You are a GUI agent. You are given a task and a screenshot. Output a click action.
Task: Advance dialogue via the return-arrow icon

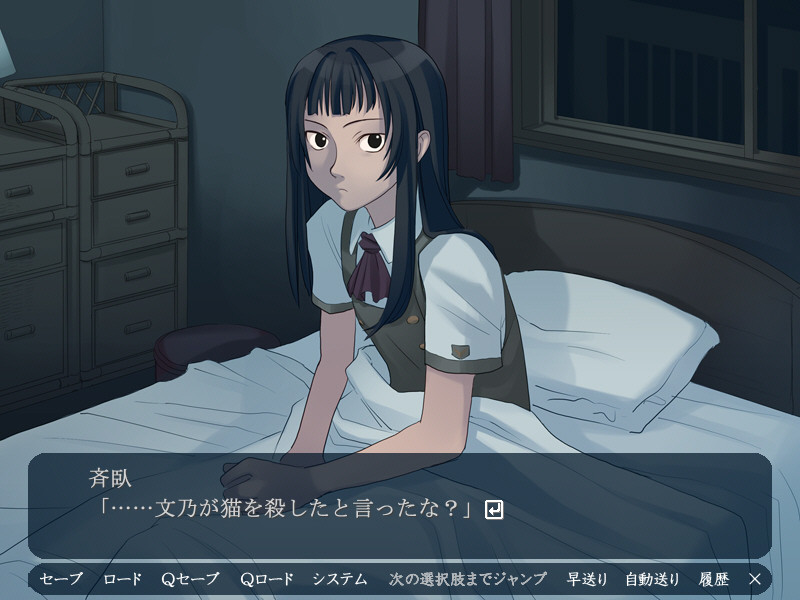pos(493,510)
